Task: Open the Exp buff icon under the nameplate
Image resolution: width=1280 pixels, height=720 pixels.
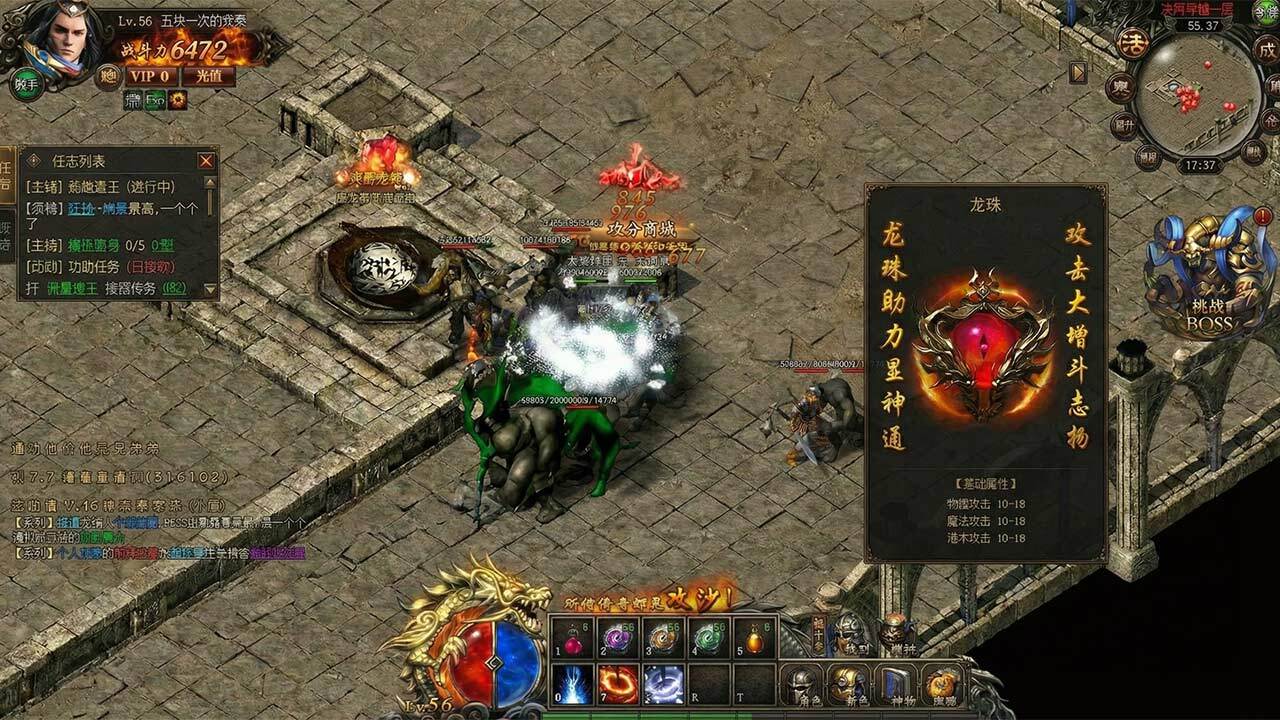Action: 156,100
